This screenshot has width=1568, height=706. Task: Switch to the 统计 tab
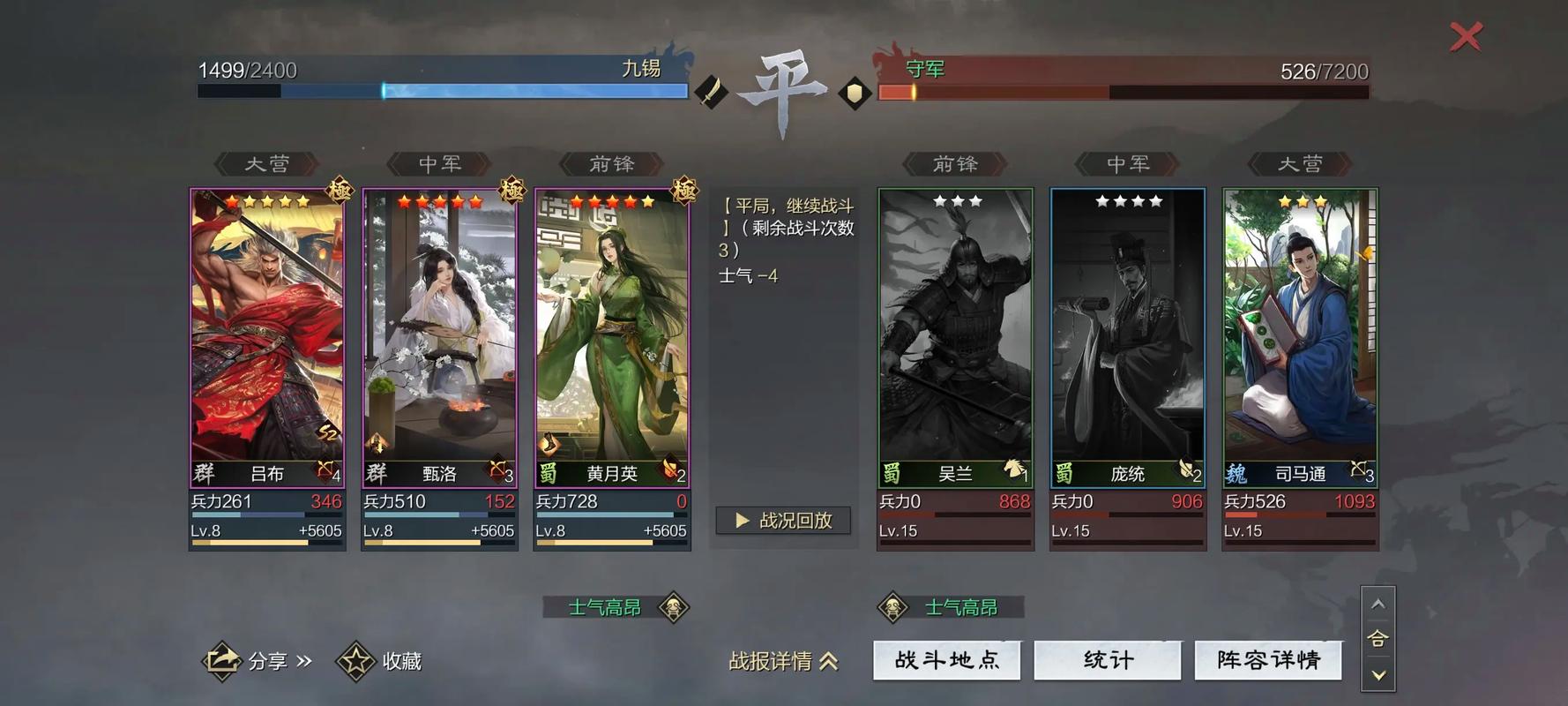[x=1108, y=659]
